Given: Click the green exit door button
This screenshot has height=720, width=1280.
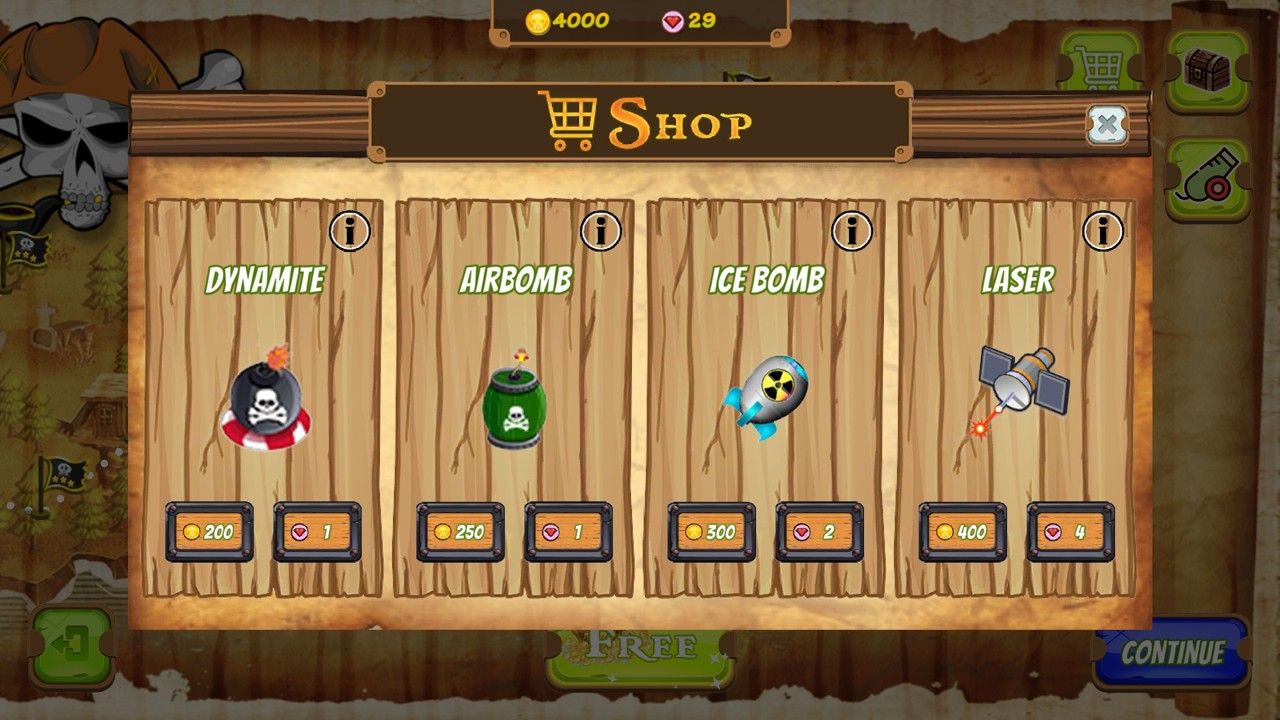Looking at the screenshot, I should tap(72, 647).
